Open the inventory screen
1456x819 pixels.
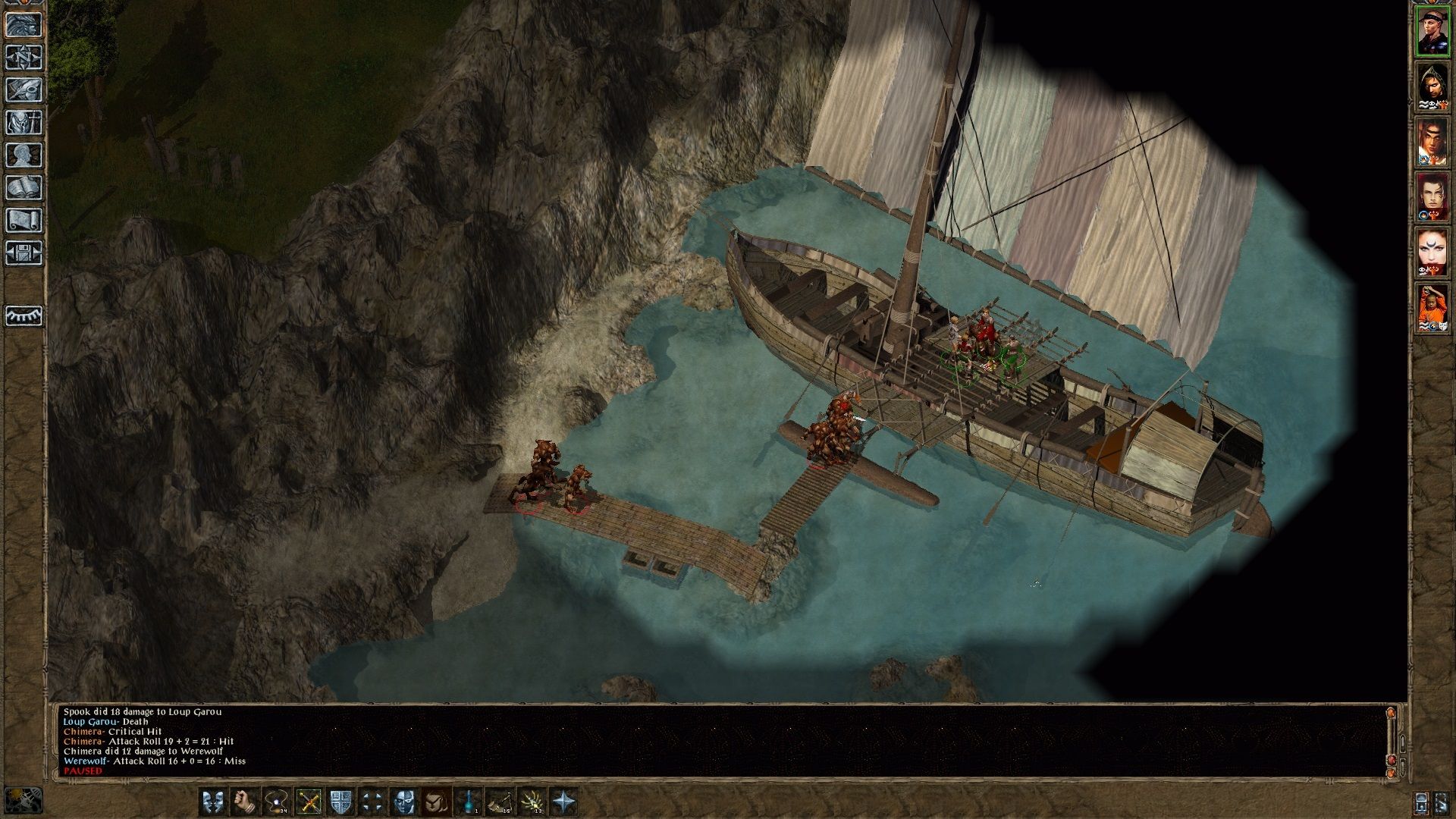pyautogui.click(x=24, y=122)
